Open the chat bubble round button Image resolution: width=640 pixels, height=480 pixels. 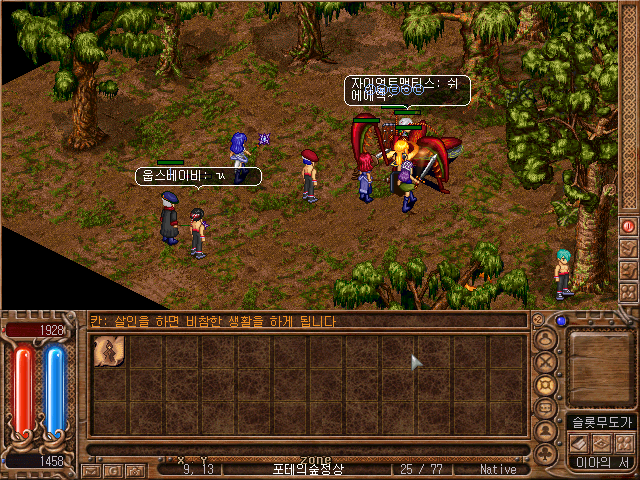pos(546,408)
